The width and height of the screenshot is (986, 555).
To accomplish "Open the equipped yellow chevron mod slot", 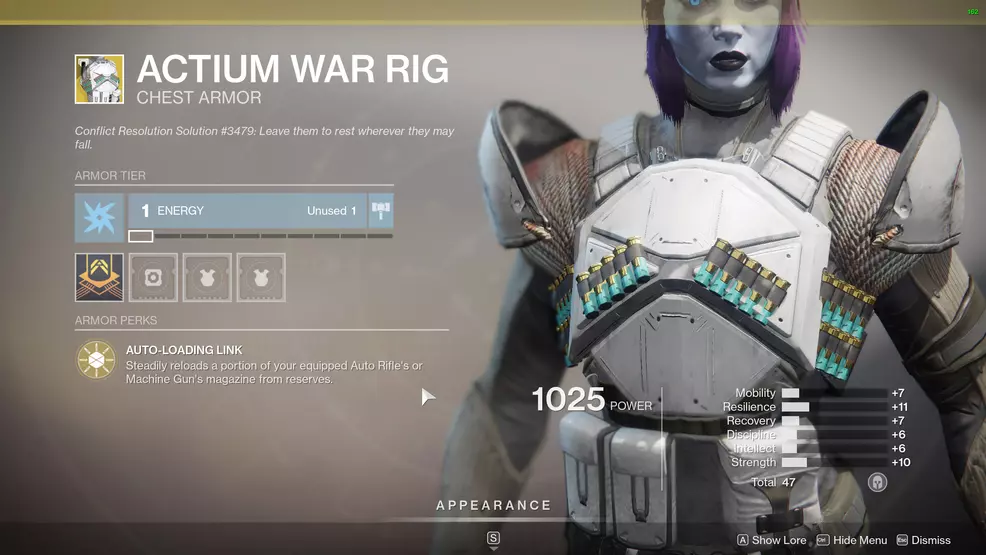I will coord(99,277).
